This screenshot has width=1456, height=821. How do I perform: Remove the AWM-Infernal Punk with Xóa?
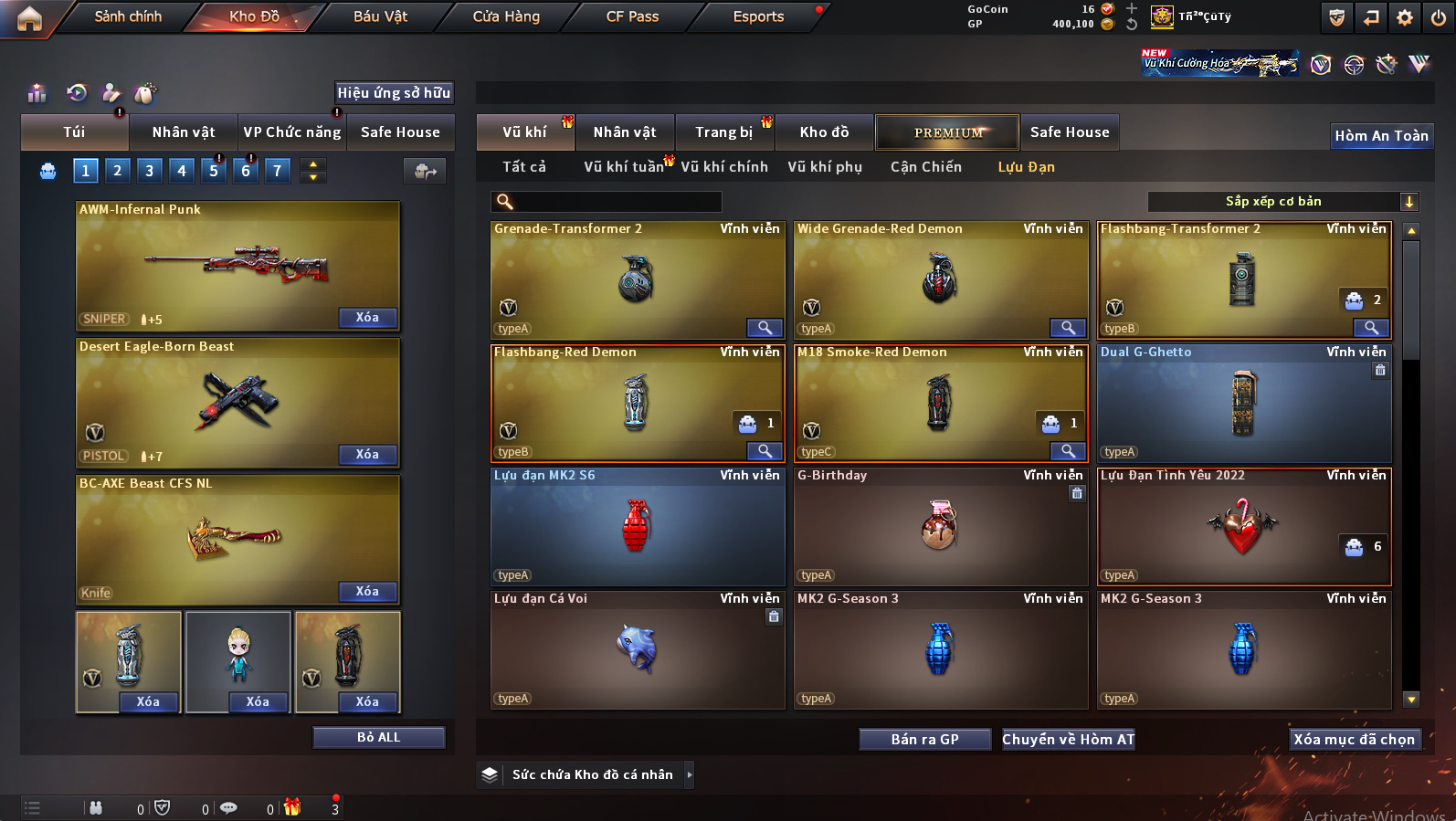click(367, 318)
